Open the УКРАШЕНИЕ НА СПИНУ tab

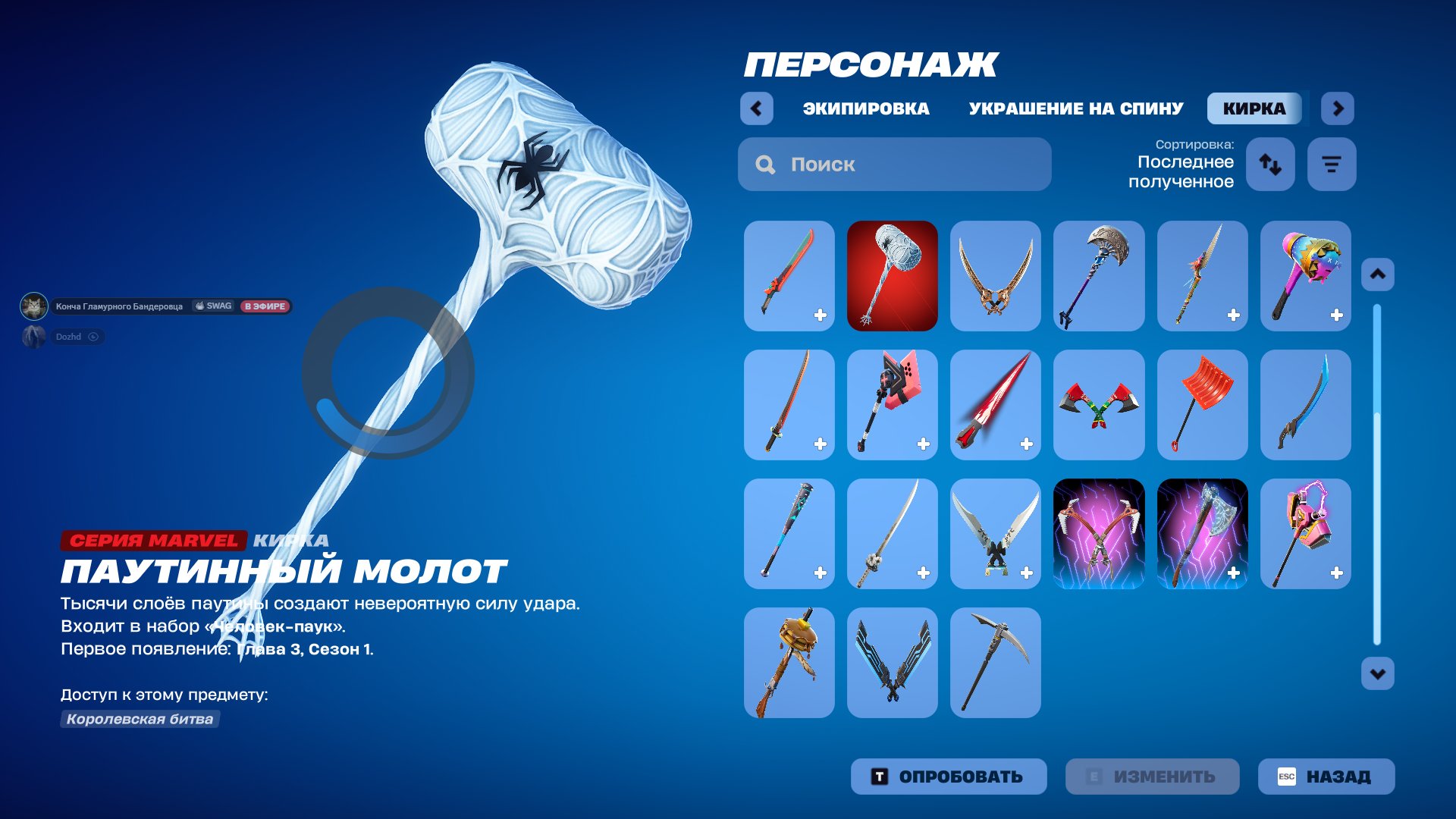[x=1074, y=108]
